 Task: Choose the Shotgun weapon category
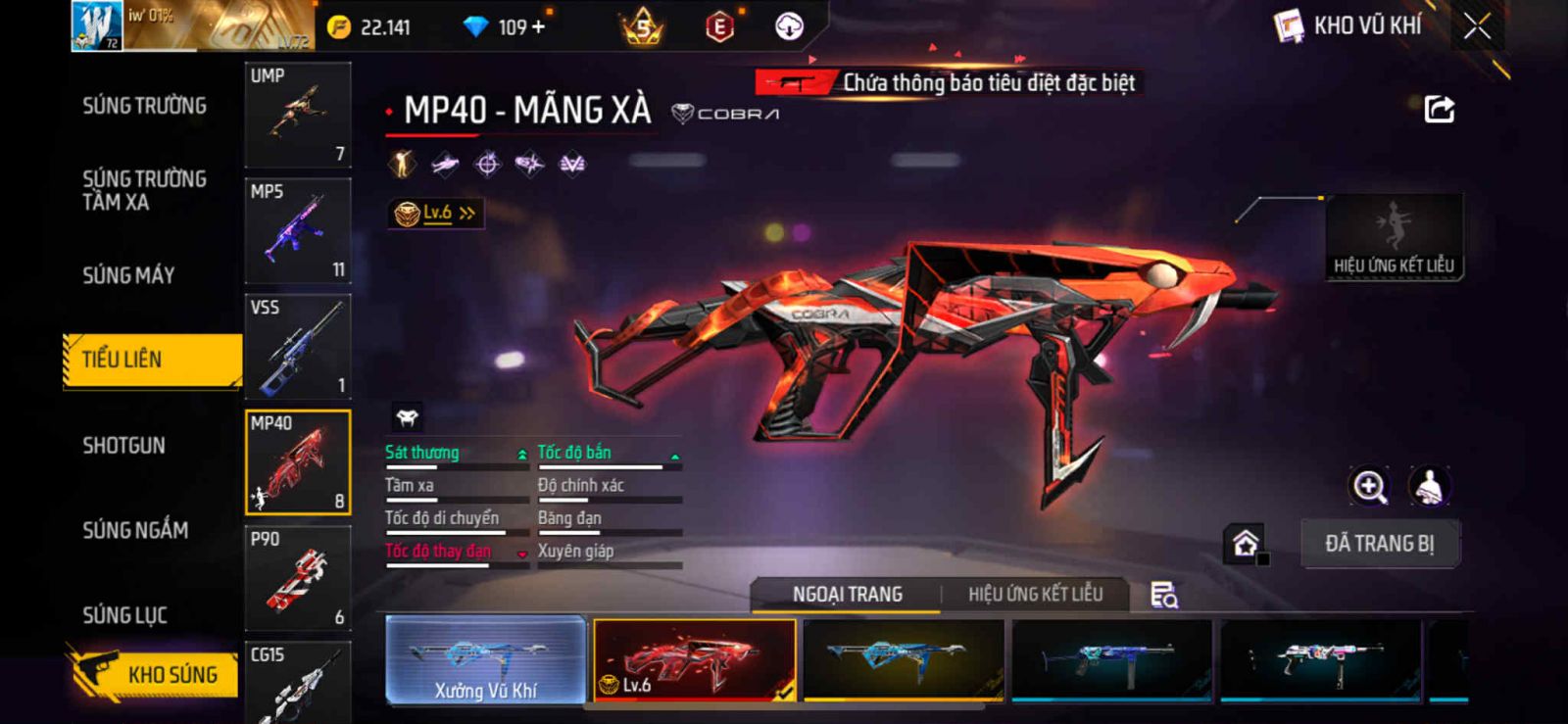click(x=123, y=446)
